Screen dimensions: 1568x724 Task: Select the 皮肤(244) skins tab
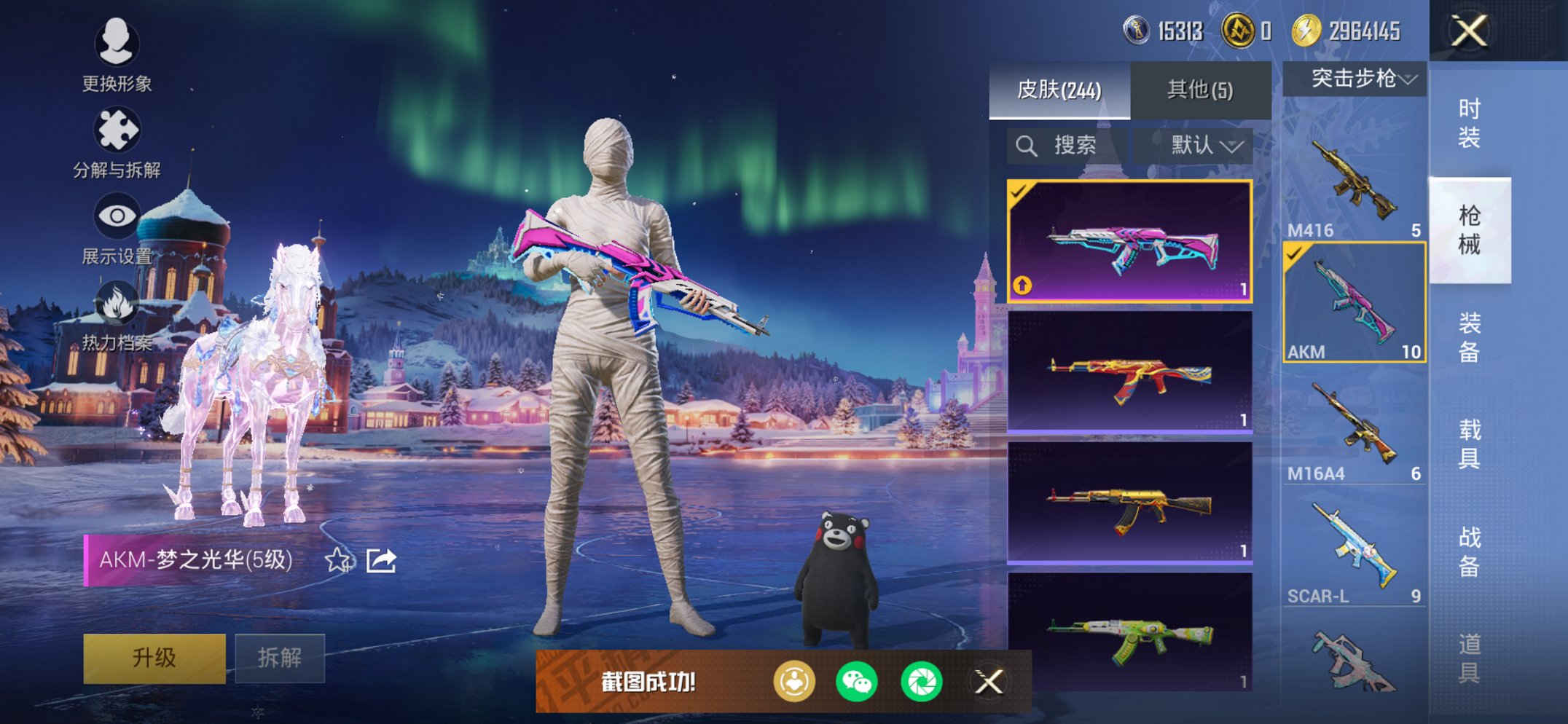1059,90
